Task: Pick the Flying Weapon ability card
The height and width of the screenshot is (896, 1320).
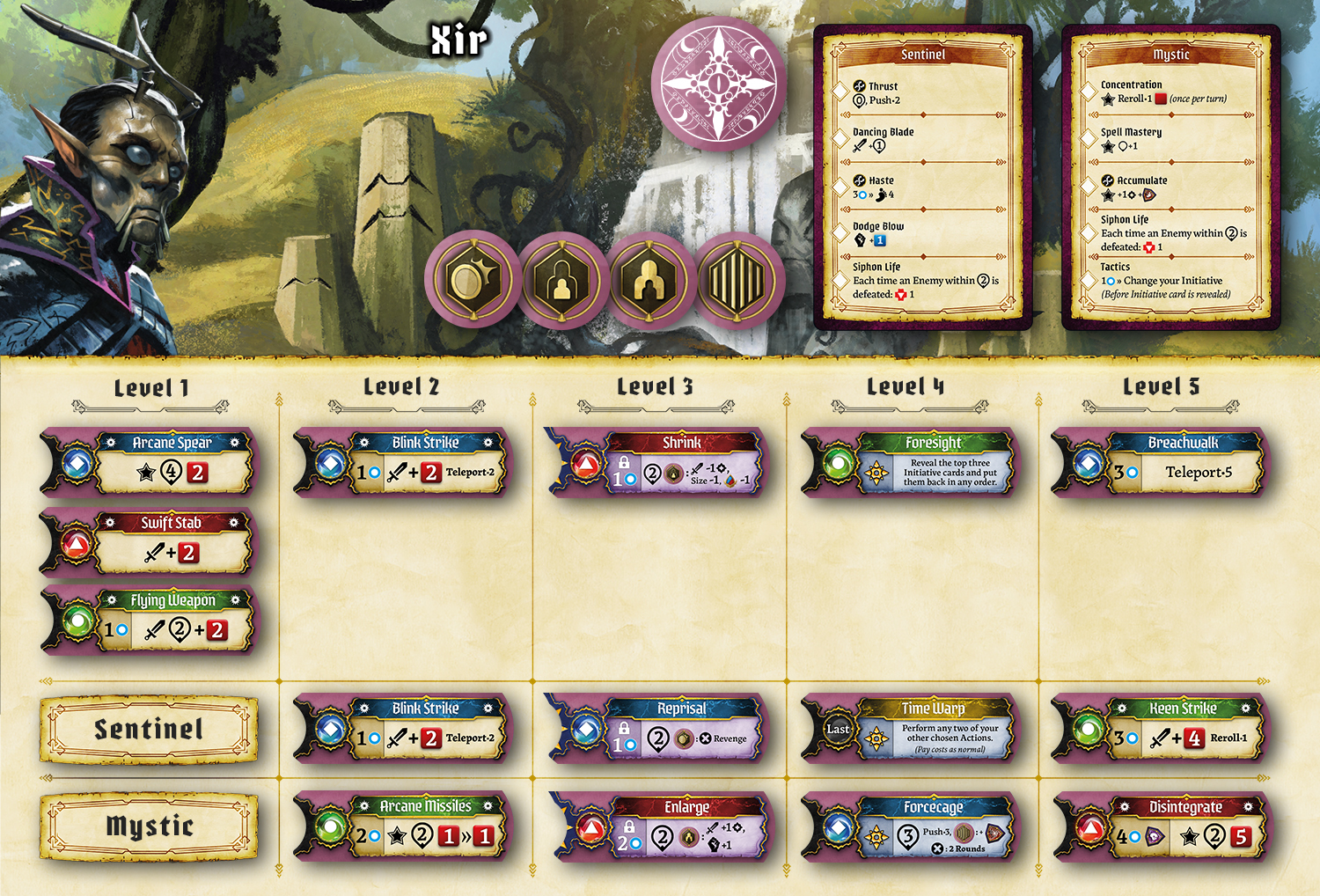Action: (x=148, y=621)
